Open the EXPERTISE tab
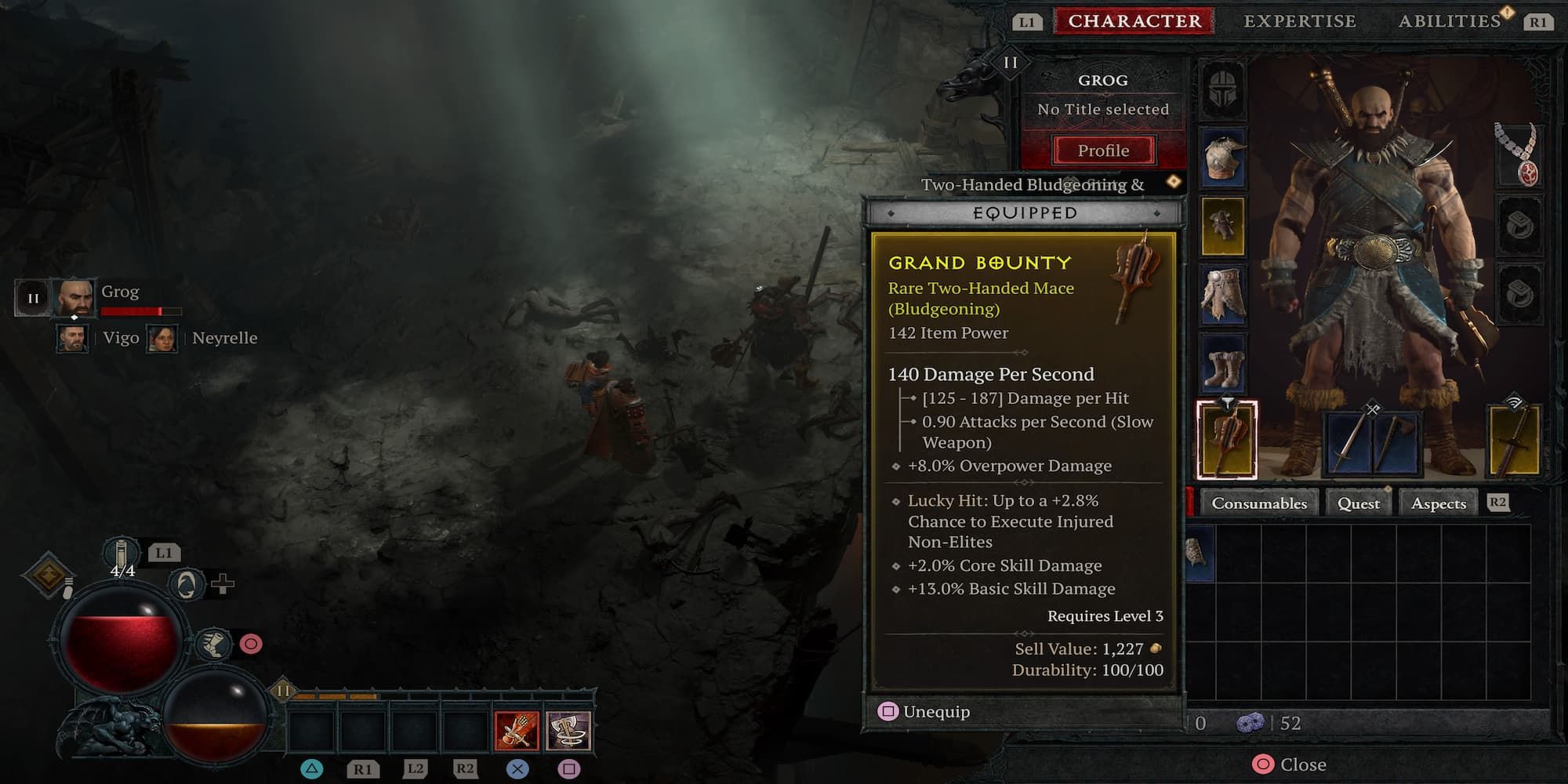 pyautogui.click(x=1300, y=21)
